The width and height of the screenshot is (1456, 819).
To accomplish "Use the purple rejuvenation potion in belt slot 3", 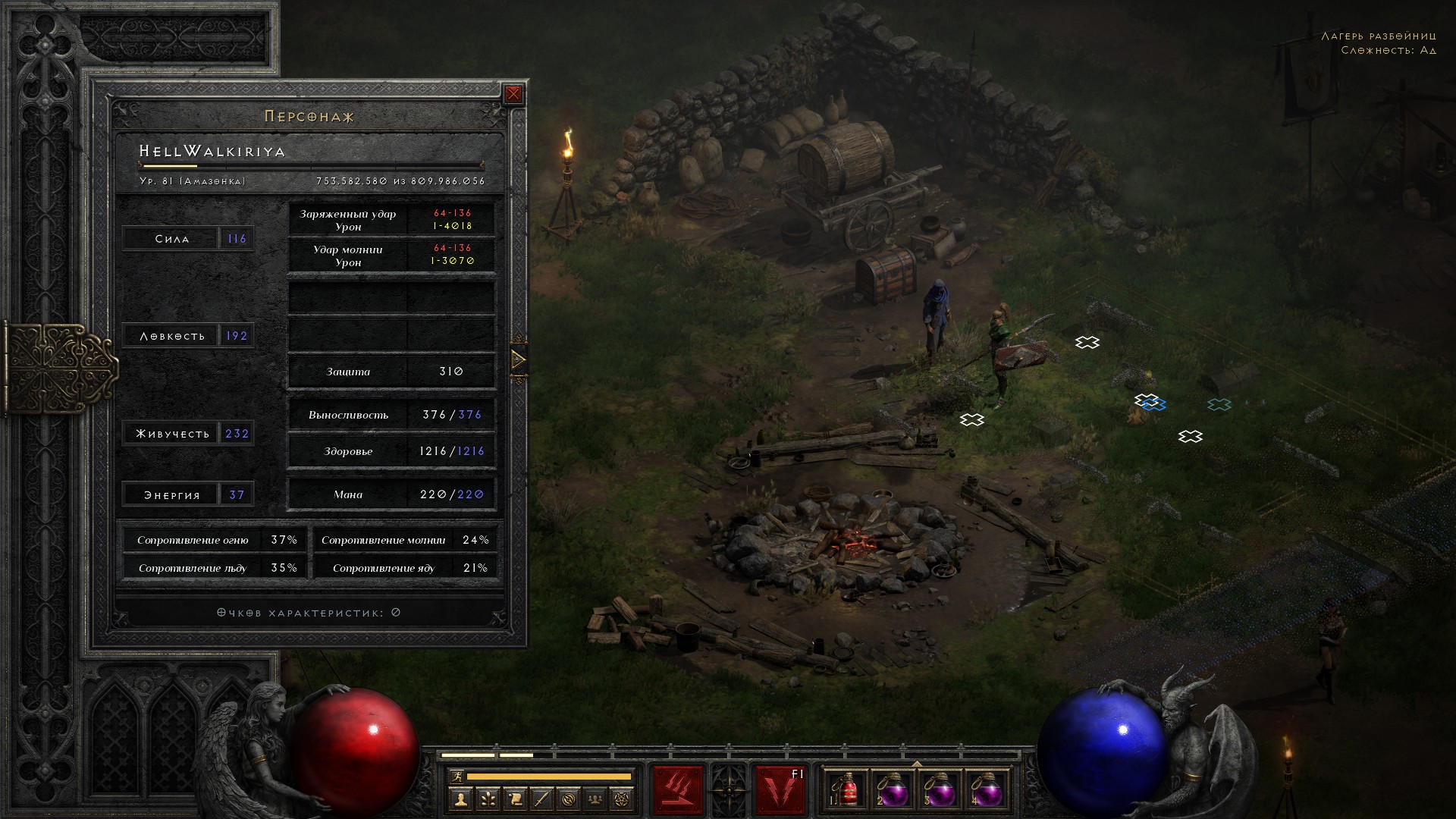I will 940,791.
